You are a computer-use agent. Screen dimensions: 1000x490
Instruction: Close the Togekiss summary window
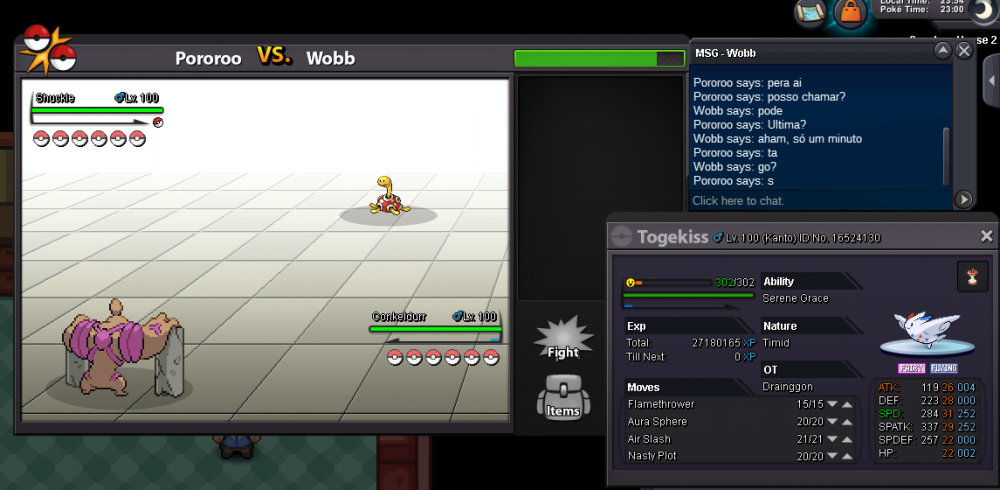pos(986,236)
